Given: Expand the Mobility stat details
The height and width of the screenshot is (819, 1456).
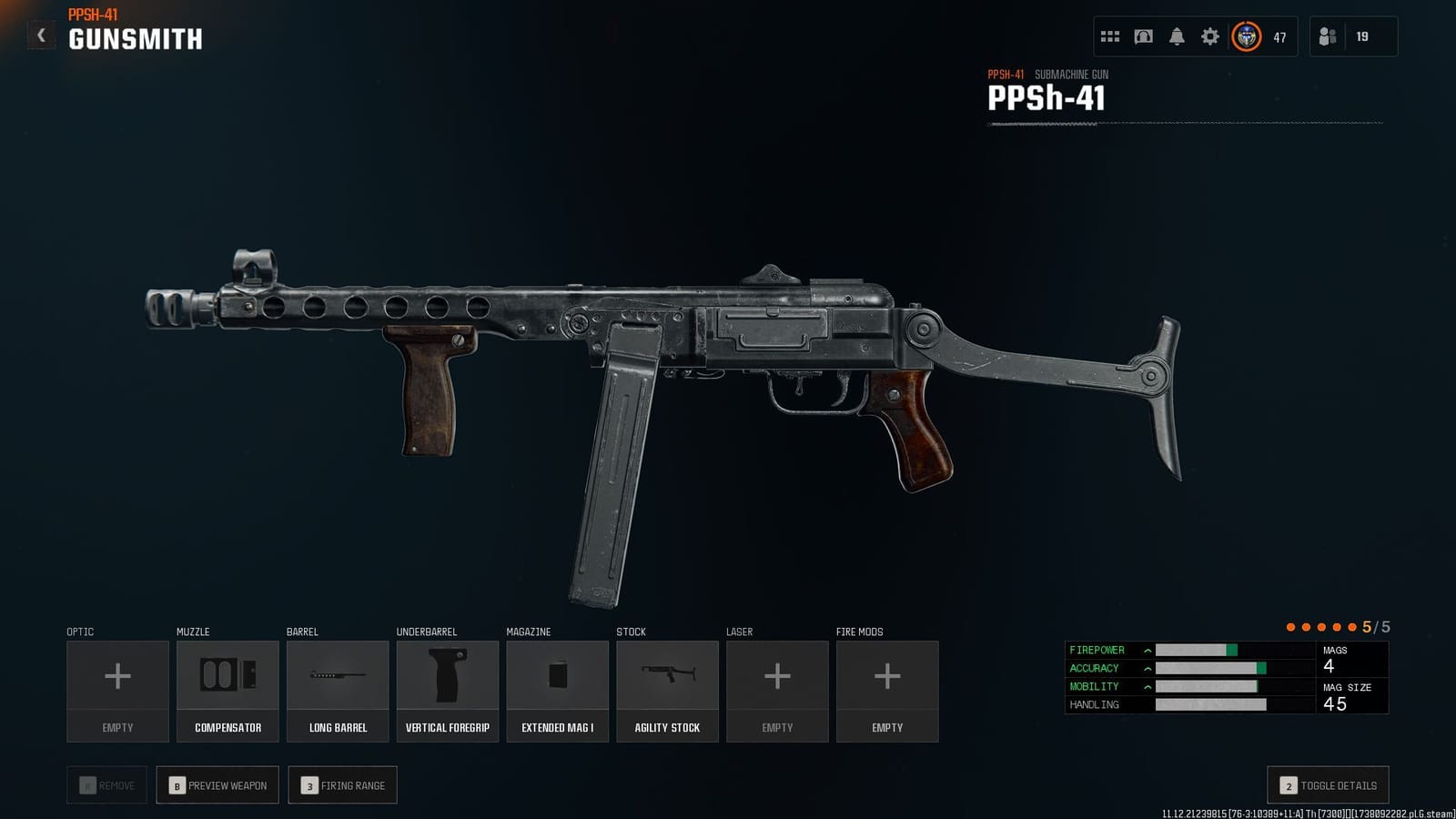Looking at the screenshot, I should (1147, 687).
